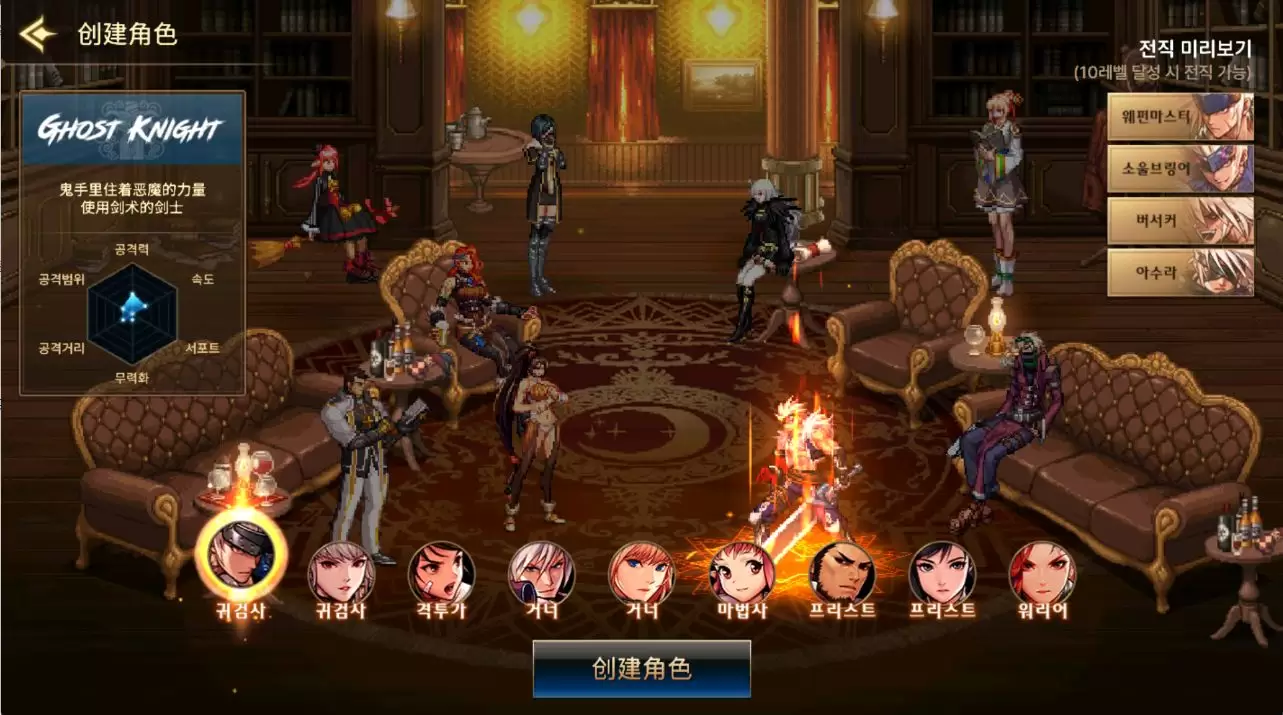Select the male 귀검사 portrait with cap
This screenshot has width=1283, height=715.
241,556
